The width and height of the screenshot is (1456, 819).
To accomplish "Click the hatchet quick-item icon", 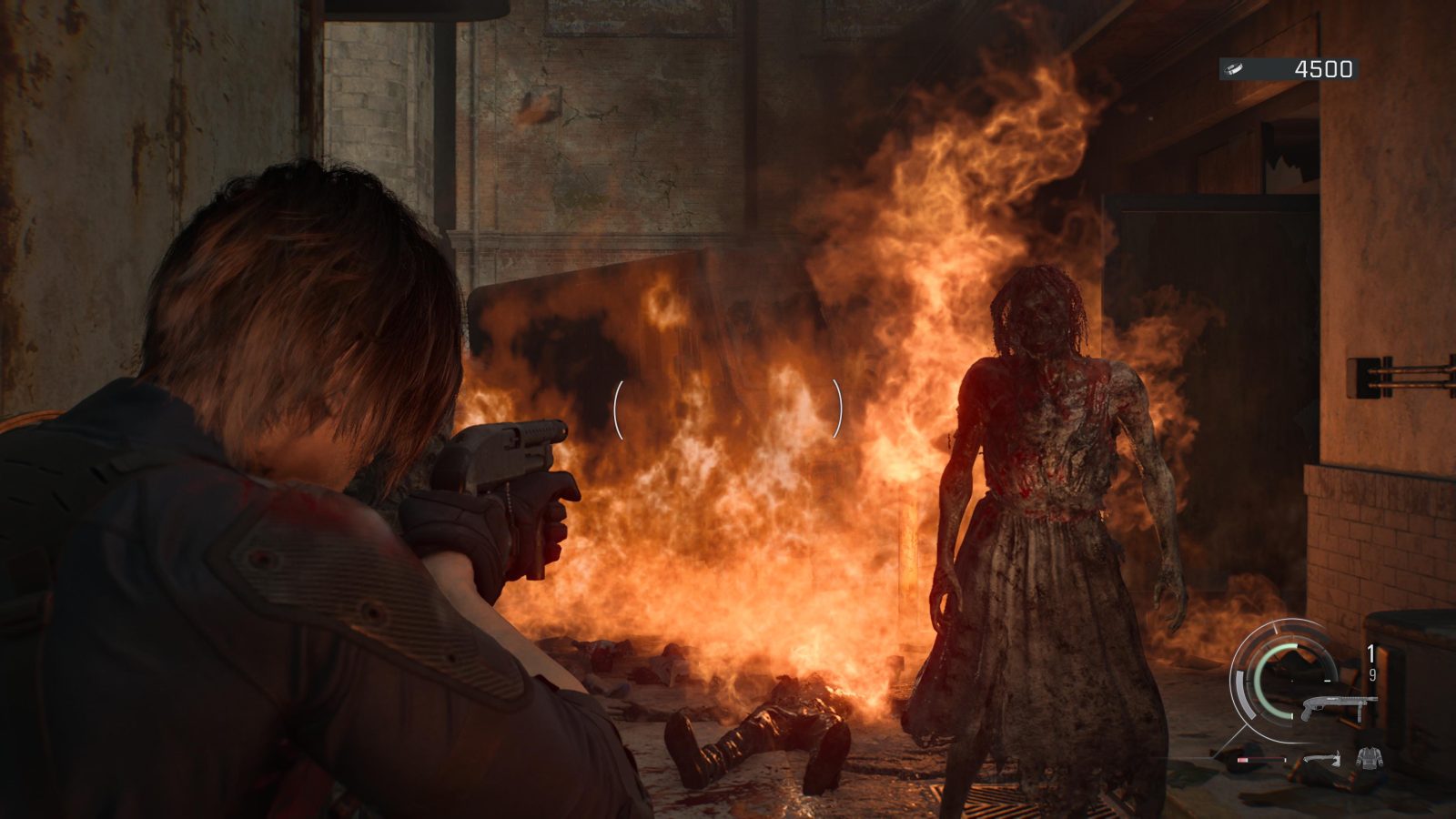I will pos(1322,758).
